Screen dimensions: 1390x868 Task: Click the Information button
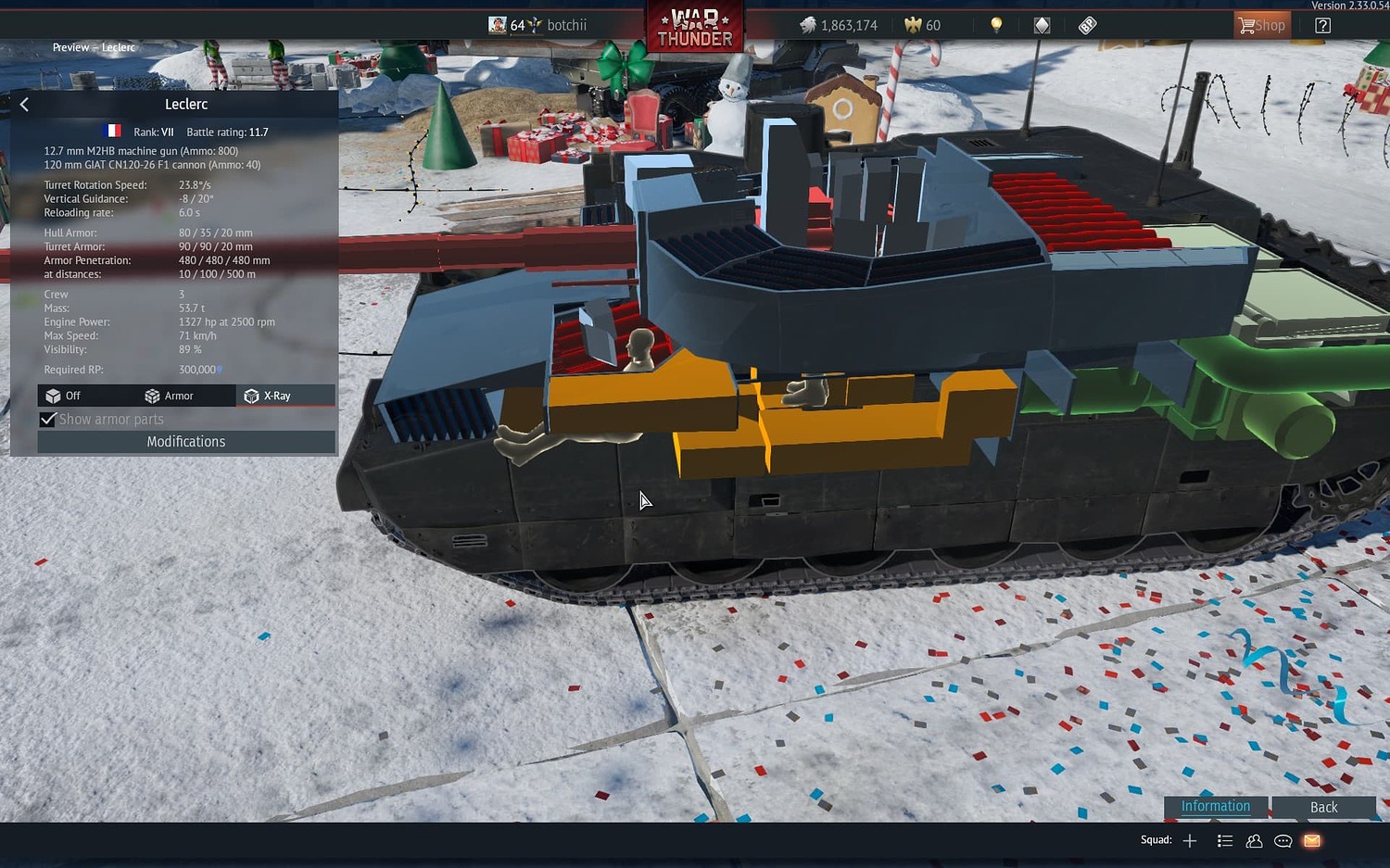point(1215,807)
